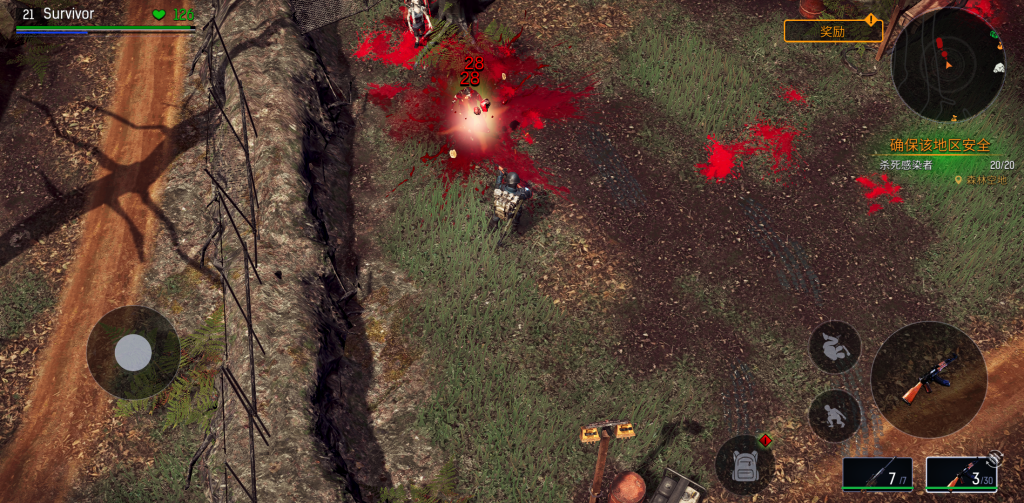Select the weapon slot showing 7/7 ammo
1024x503 pixels.
(877, 473)
